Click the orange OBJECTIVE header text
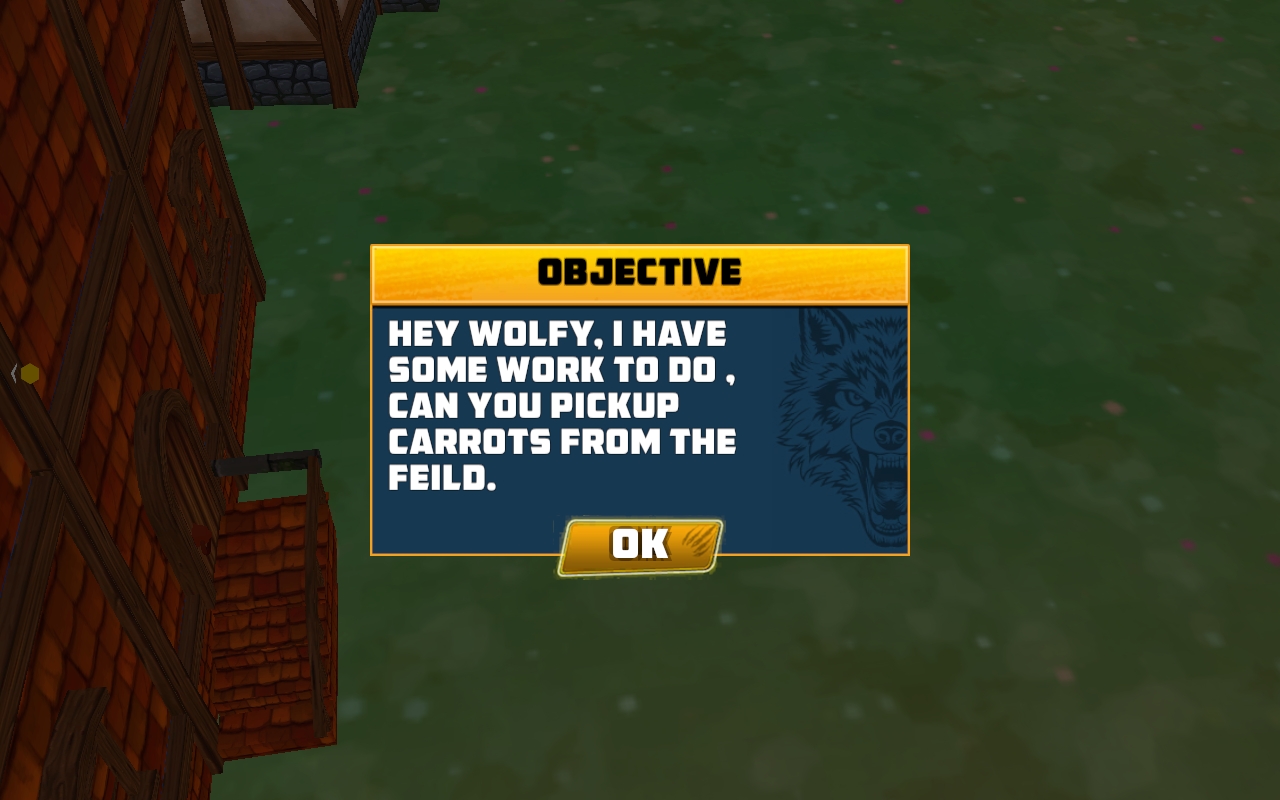1280x800 pixels. pos(640,272)
